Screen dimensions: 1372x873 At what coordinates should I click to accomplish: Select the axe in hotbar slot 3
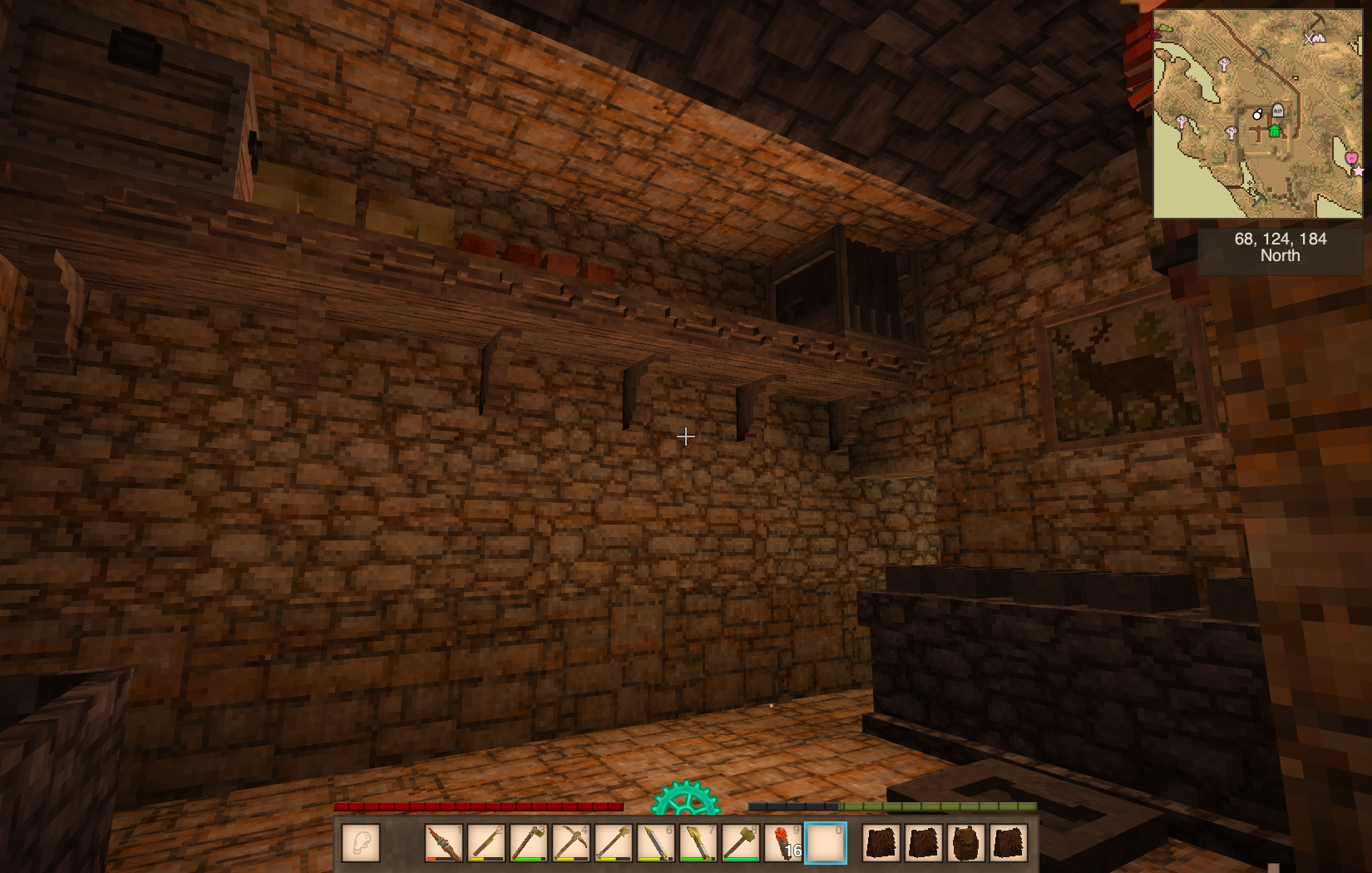pos(529,843)
